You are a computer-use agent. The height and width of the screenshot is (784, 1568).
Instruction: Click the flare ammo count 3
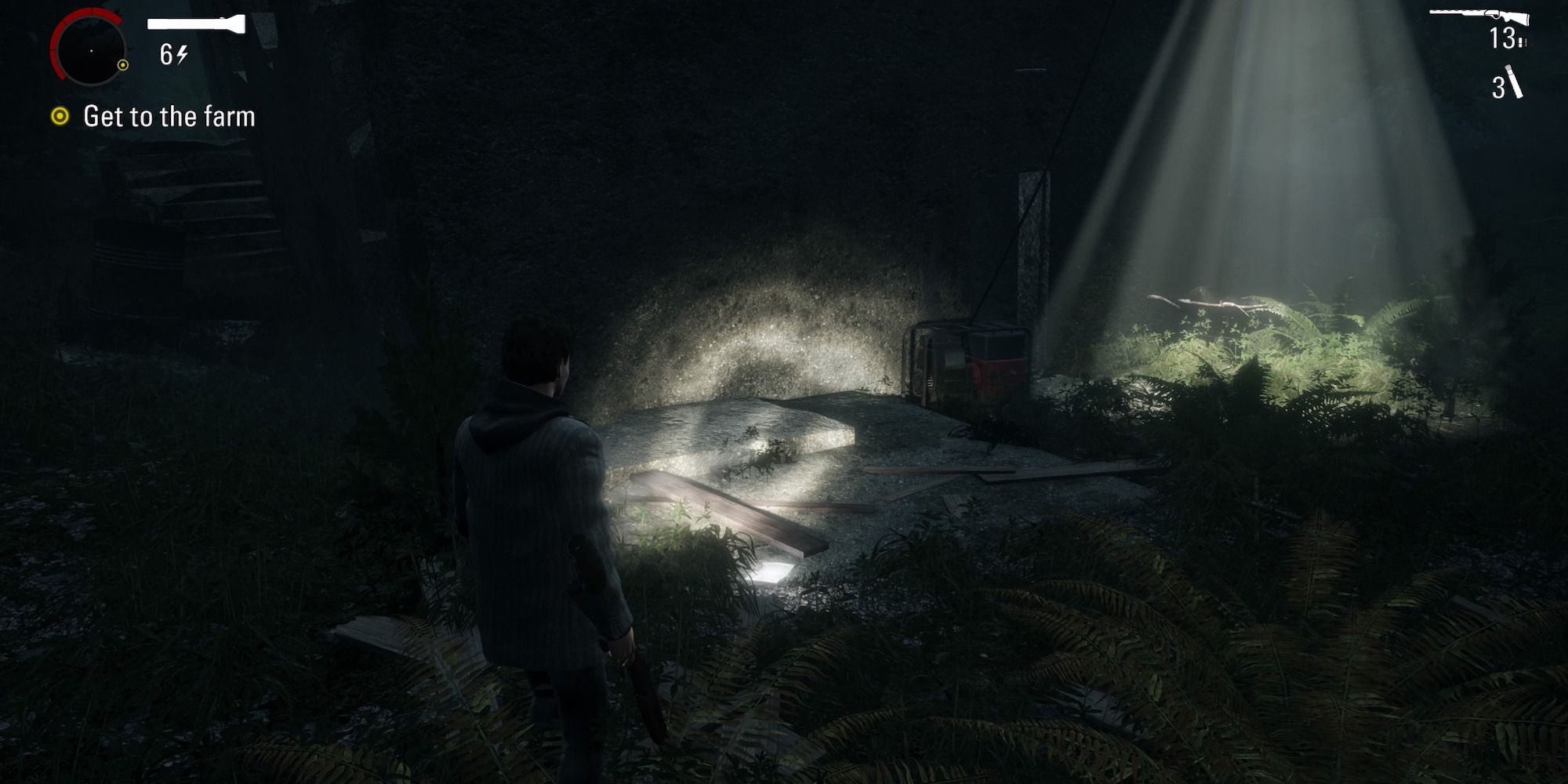(1499, 86)
